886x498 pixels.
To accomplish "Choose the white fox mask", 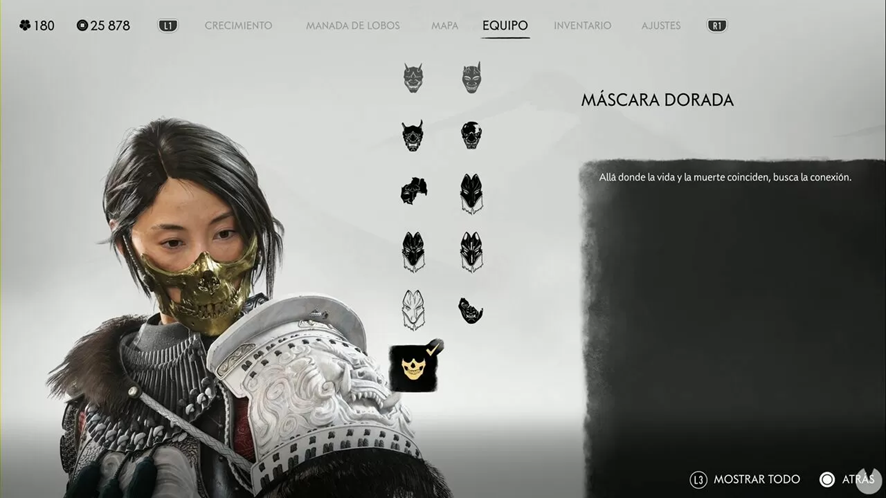I will coord(413,310).
